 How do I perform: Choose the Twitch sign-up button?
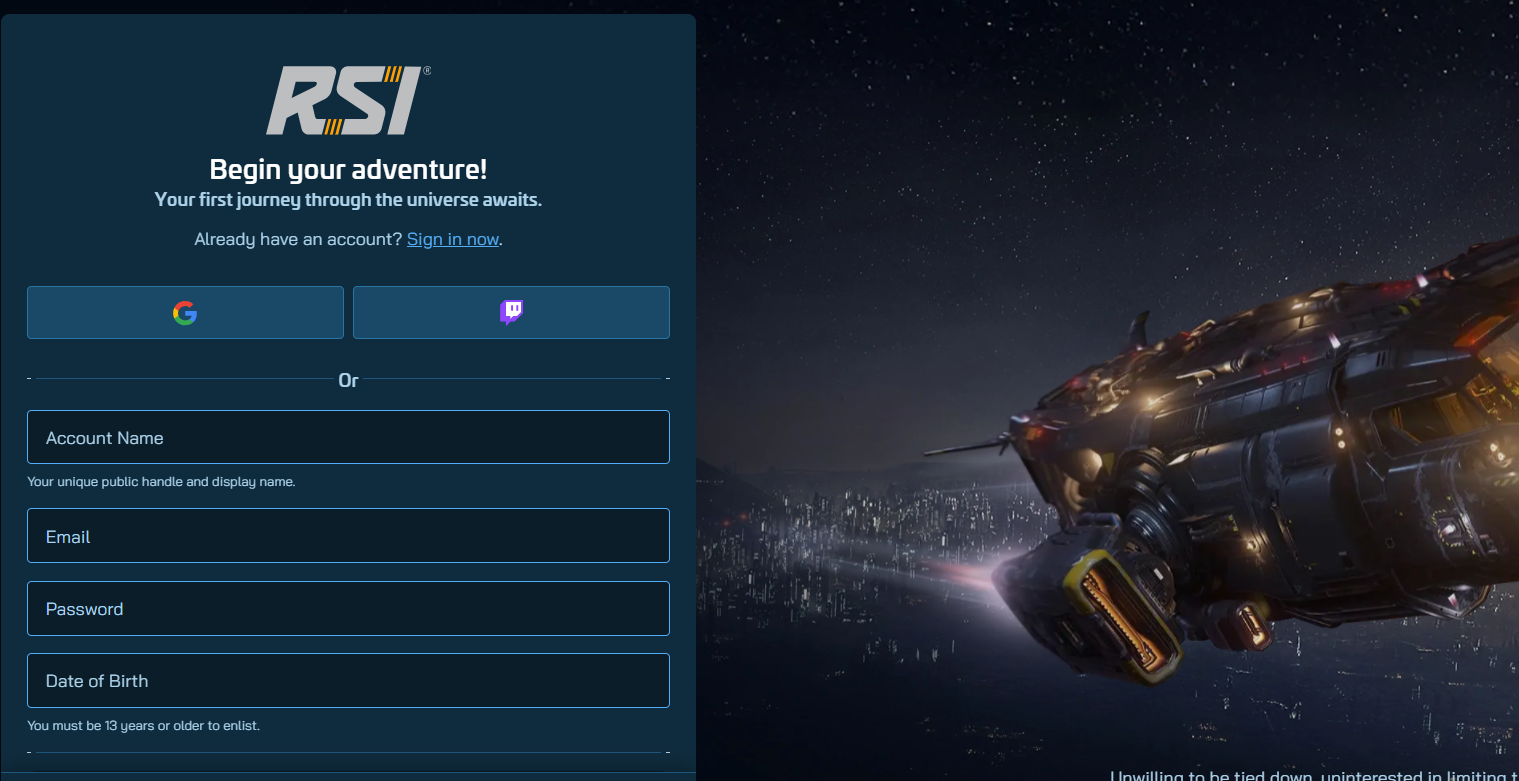pos(511,313)
